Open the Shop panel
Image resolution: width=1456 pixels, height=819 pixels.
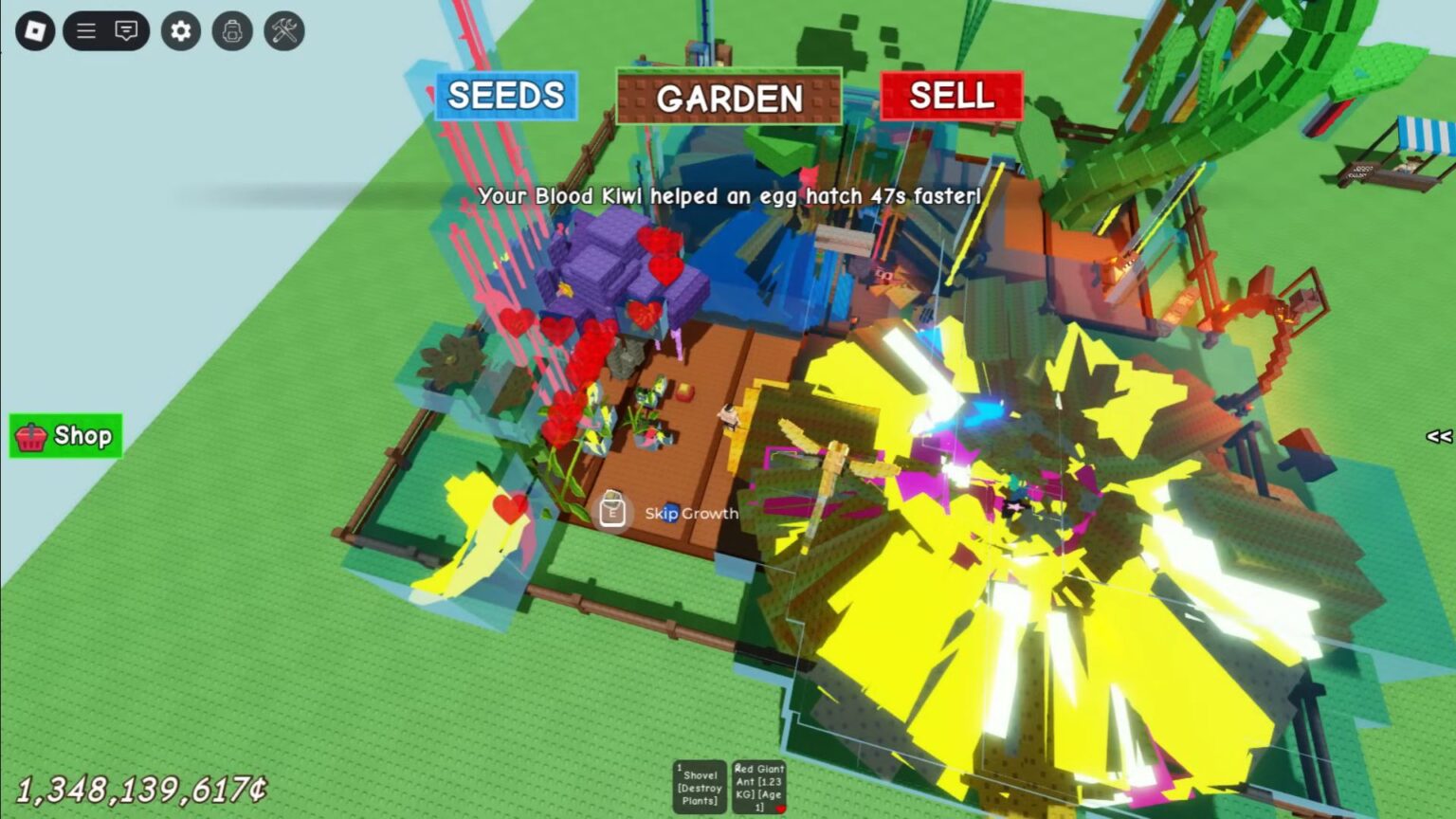[x=64, y=436]
